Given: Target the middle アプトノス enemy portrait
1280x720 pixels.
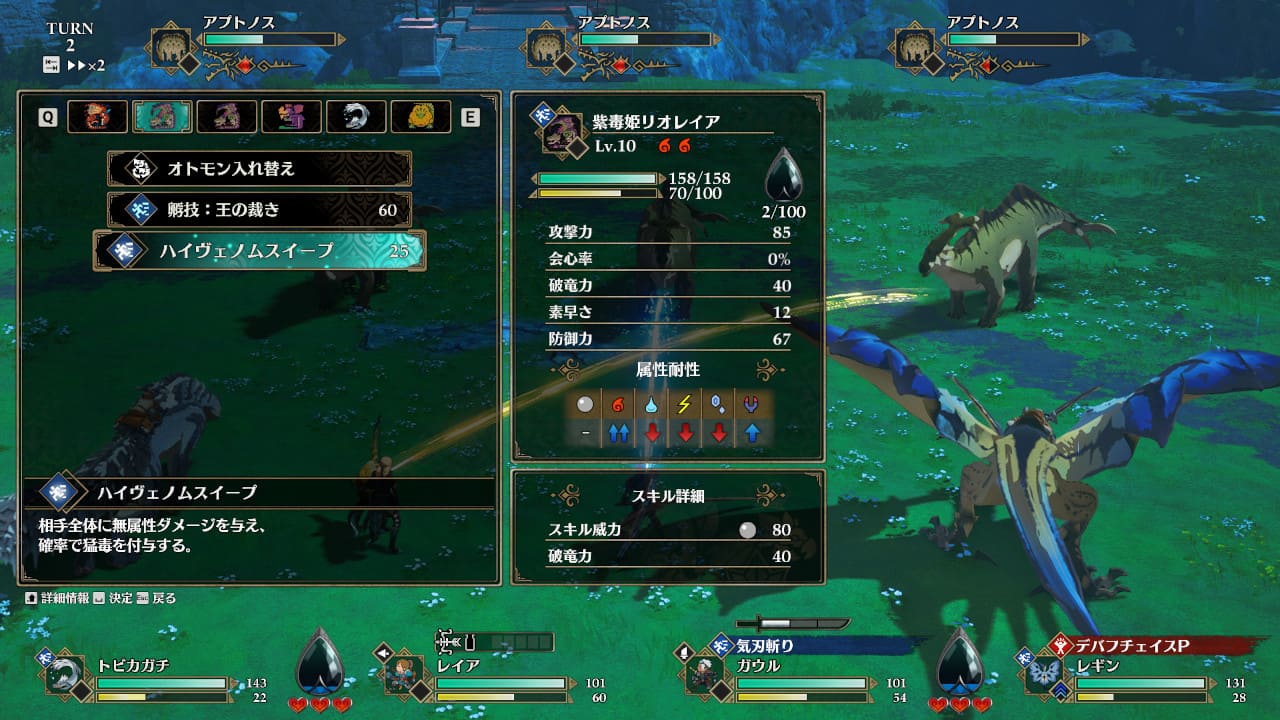Looking at the screenshot, I should [548, 48].
